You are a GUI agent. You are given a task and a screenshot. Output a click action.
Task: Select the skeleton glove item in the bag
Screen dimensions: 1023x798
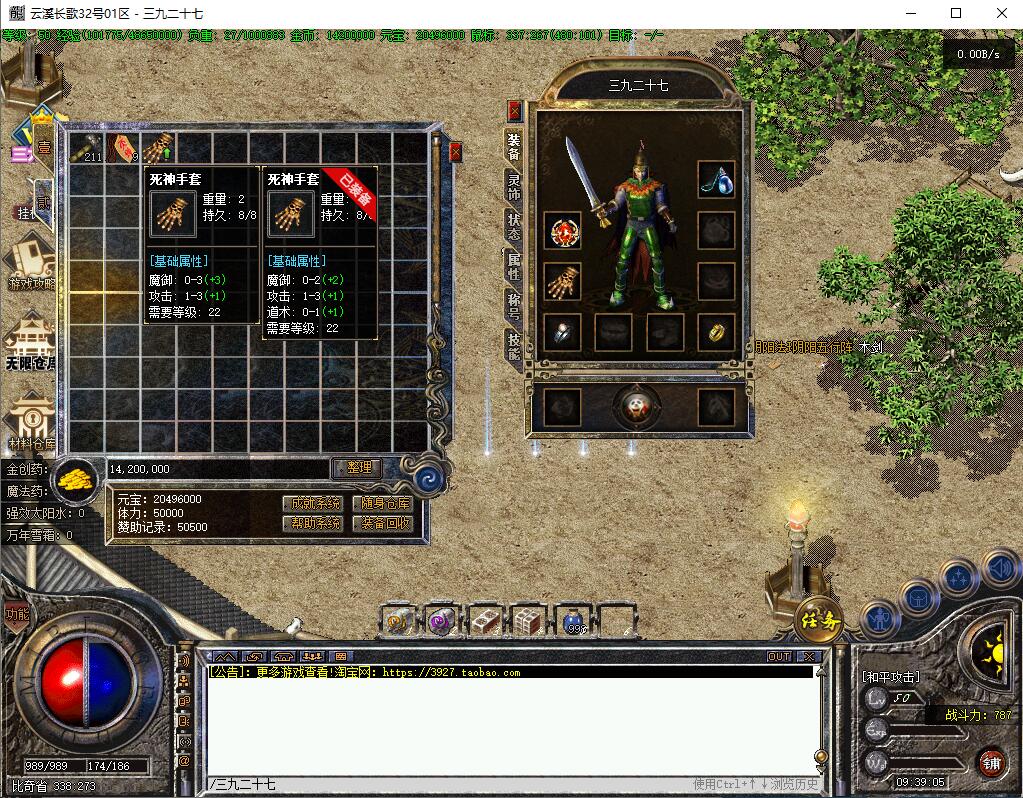pyautogui.click(x=159, y=149)
